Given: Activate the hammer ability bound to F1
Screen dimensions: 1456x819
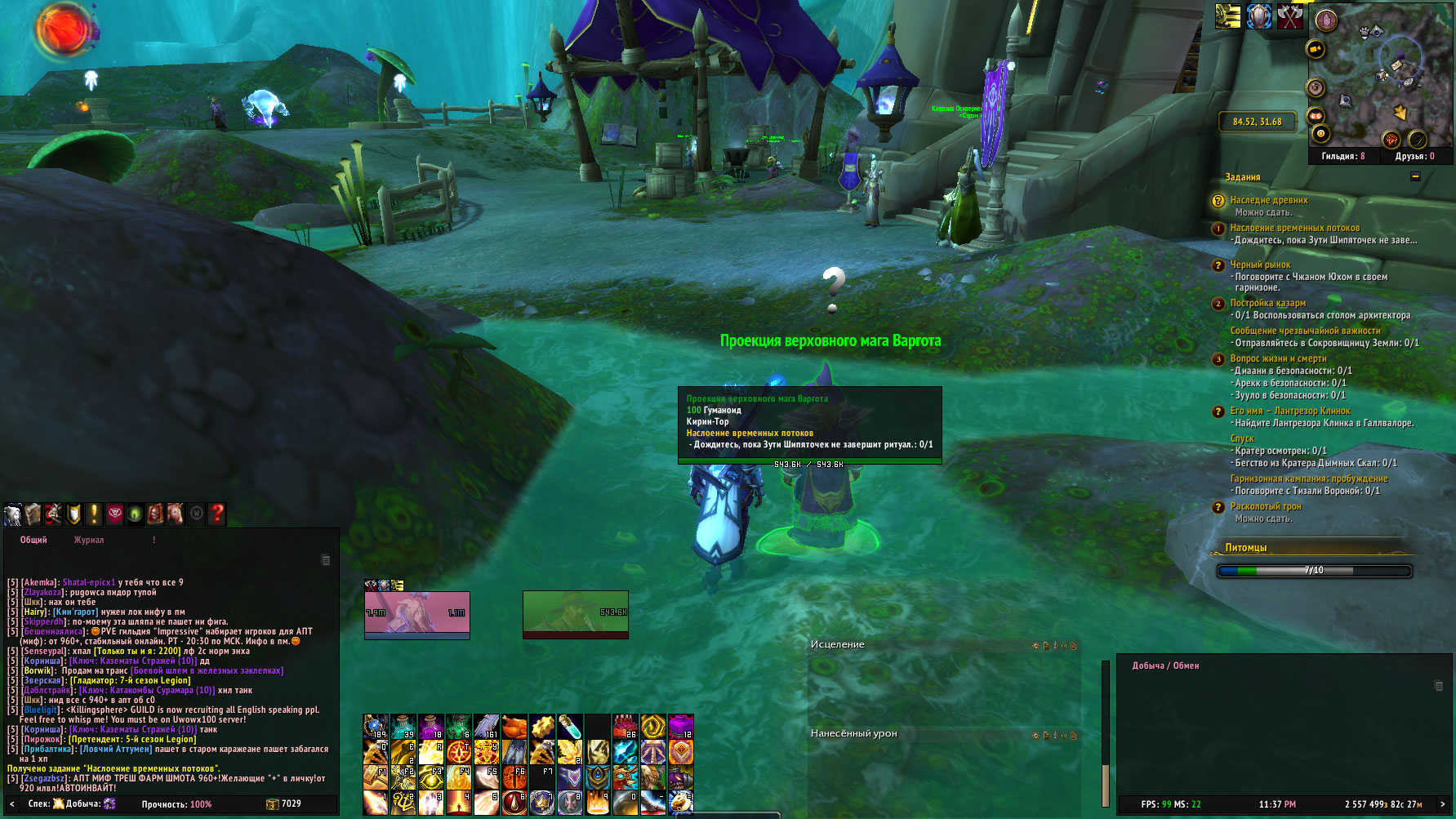Looking at the screenshot, I should 376,777.
